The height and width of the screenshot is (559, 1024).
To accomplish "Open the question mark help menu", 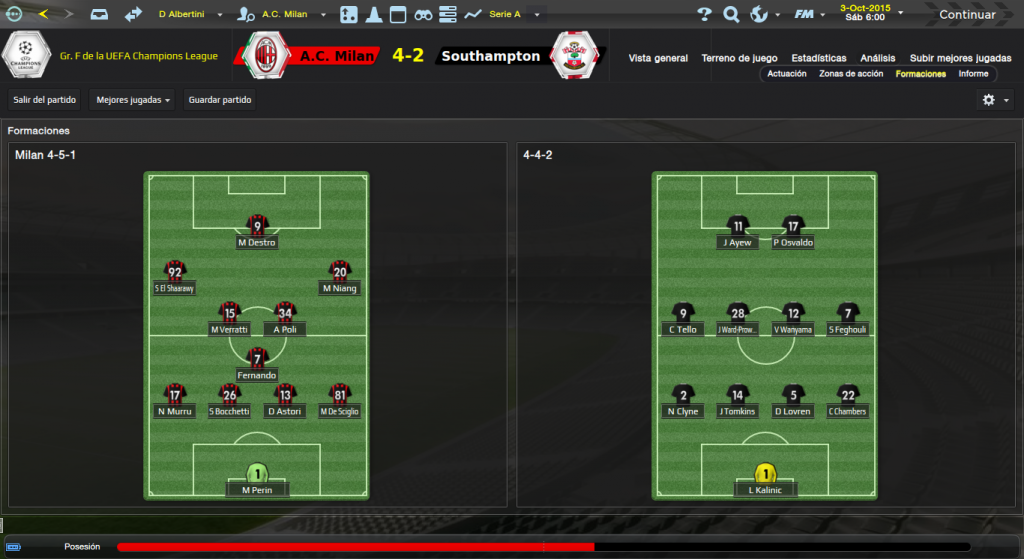I will click(x=704, y=15).
